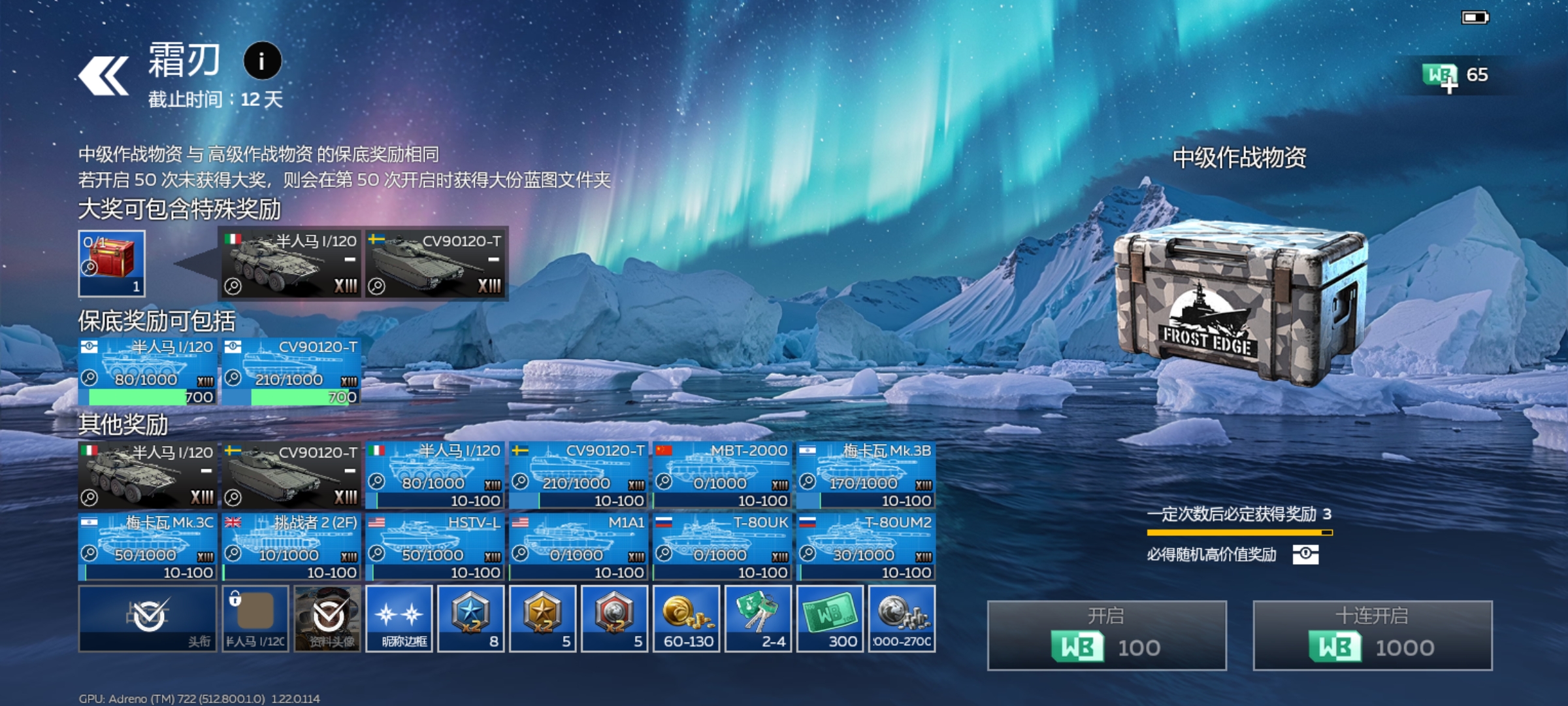Inspect the green keys 2-4 reward
This screenshot has width=1568, height=706.
tap(759, 618)
